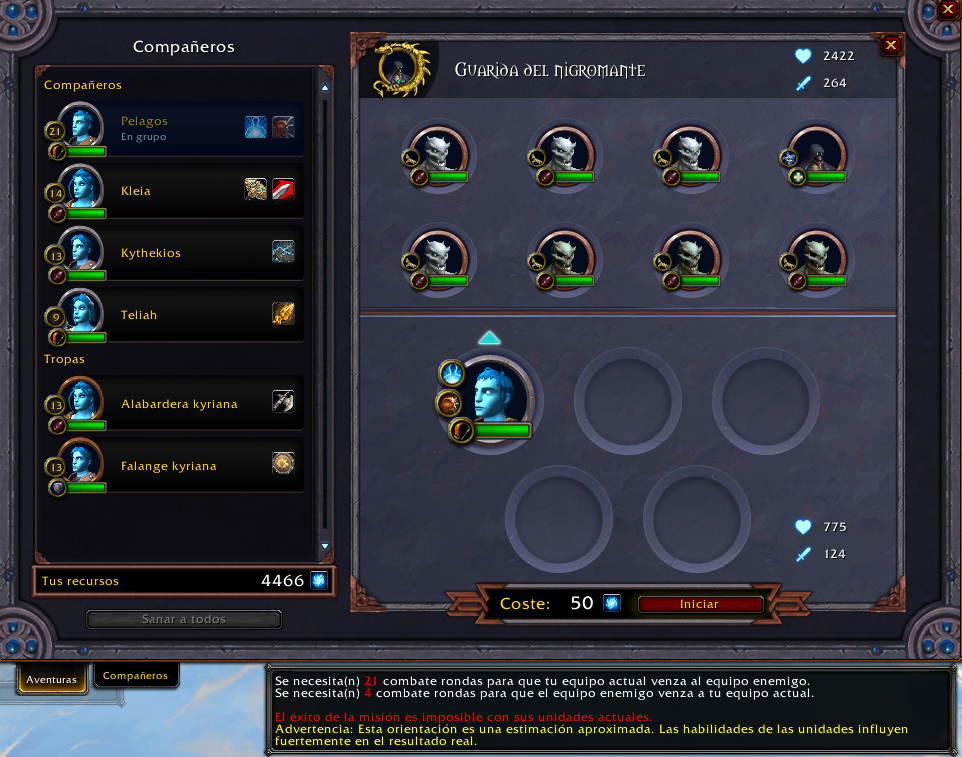Click the Sanar a todos button

(184, 619)
